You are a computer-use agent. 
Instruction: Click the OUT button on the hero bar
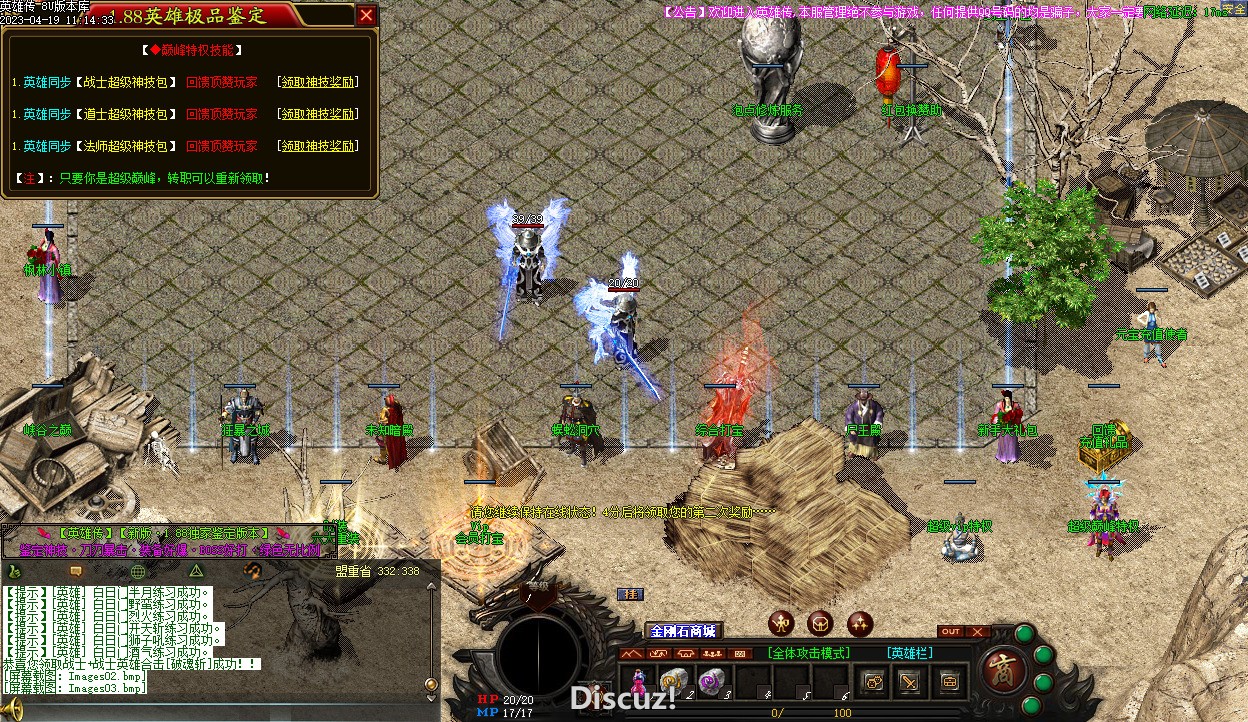(951, 632)
